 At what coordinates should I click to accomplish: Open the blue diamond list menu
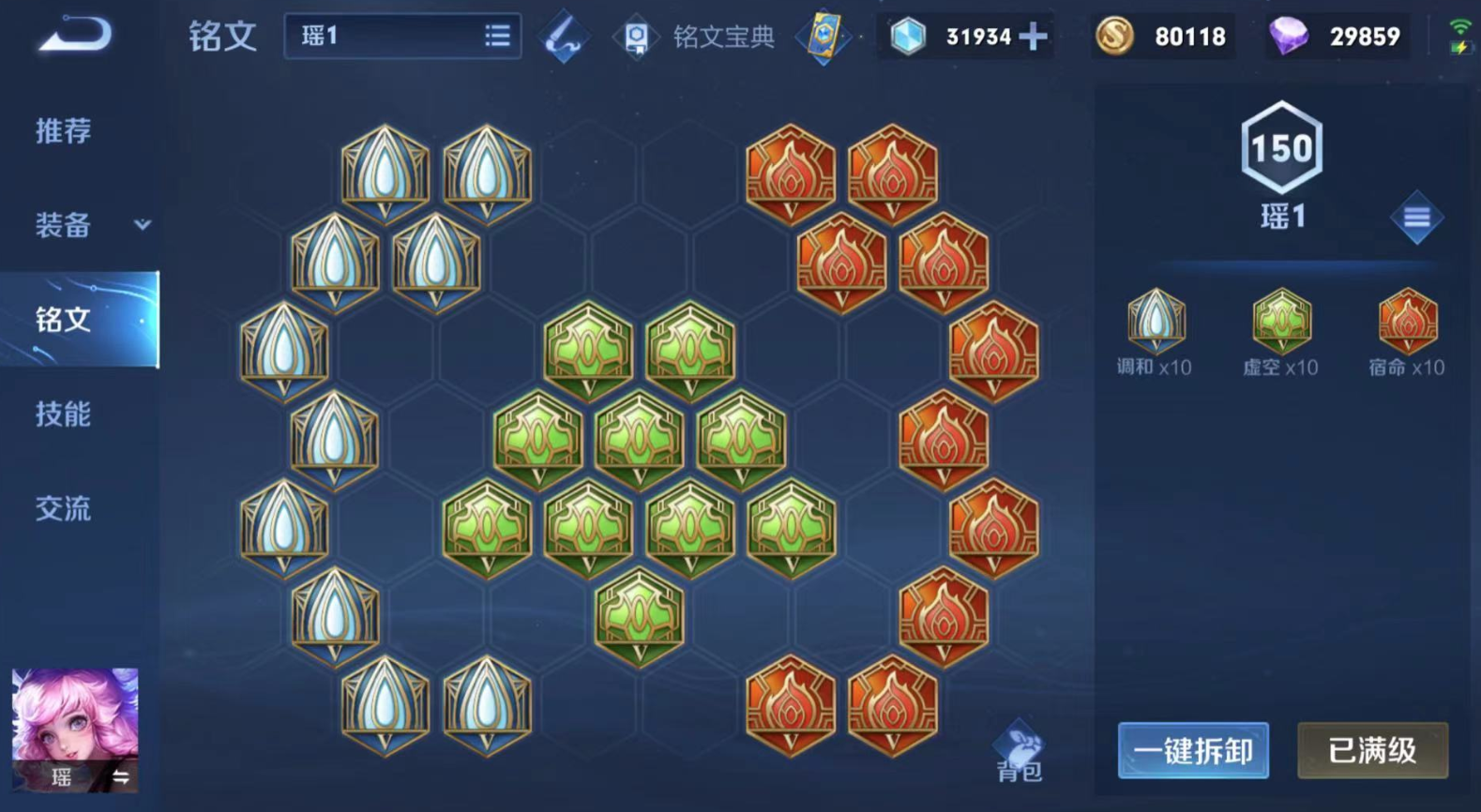point(1416,218)
